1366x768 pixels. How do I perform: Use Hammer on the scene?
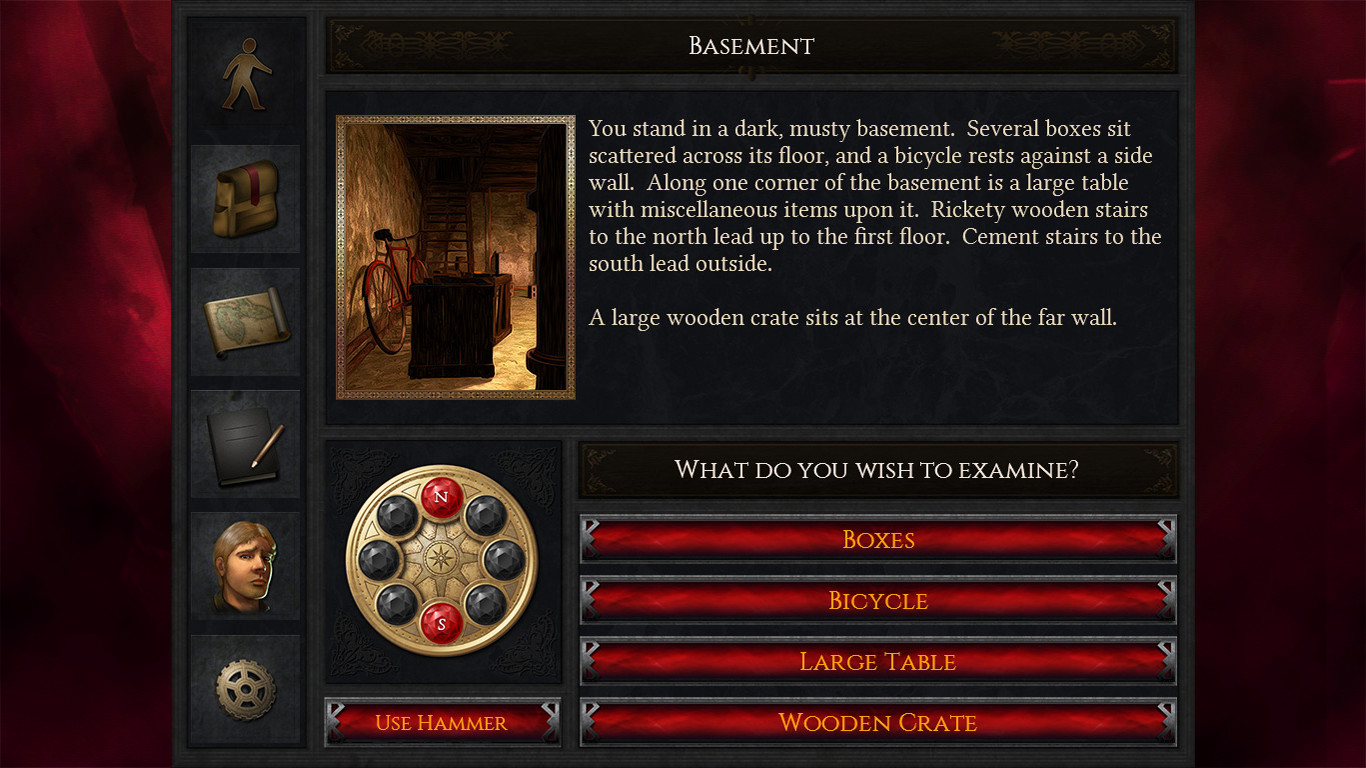[441, 722]
